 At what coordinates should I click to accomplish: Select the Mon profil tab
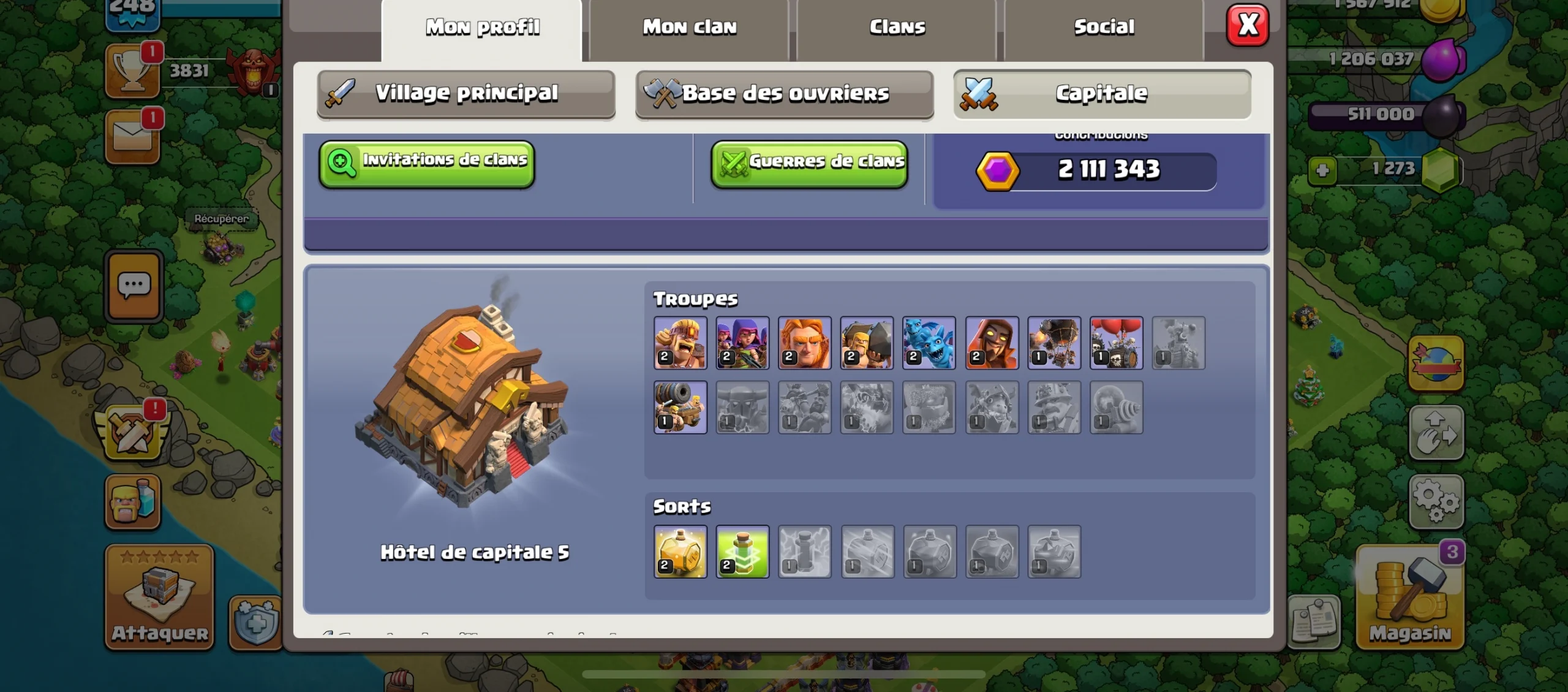(x=482, y=28)
